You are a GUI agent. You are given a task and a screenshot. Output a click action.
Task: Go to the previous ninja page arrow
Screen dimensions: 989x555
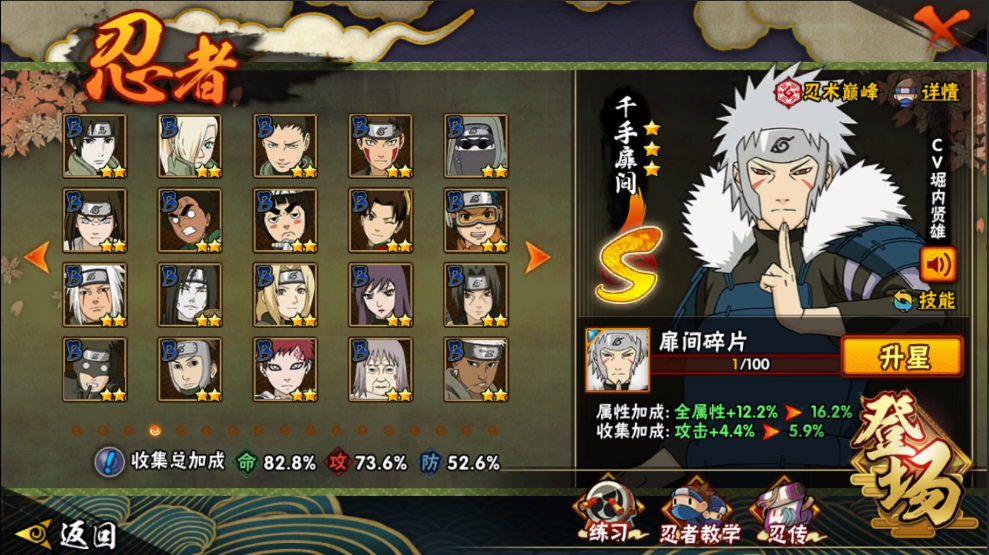pos(37,257)
